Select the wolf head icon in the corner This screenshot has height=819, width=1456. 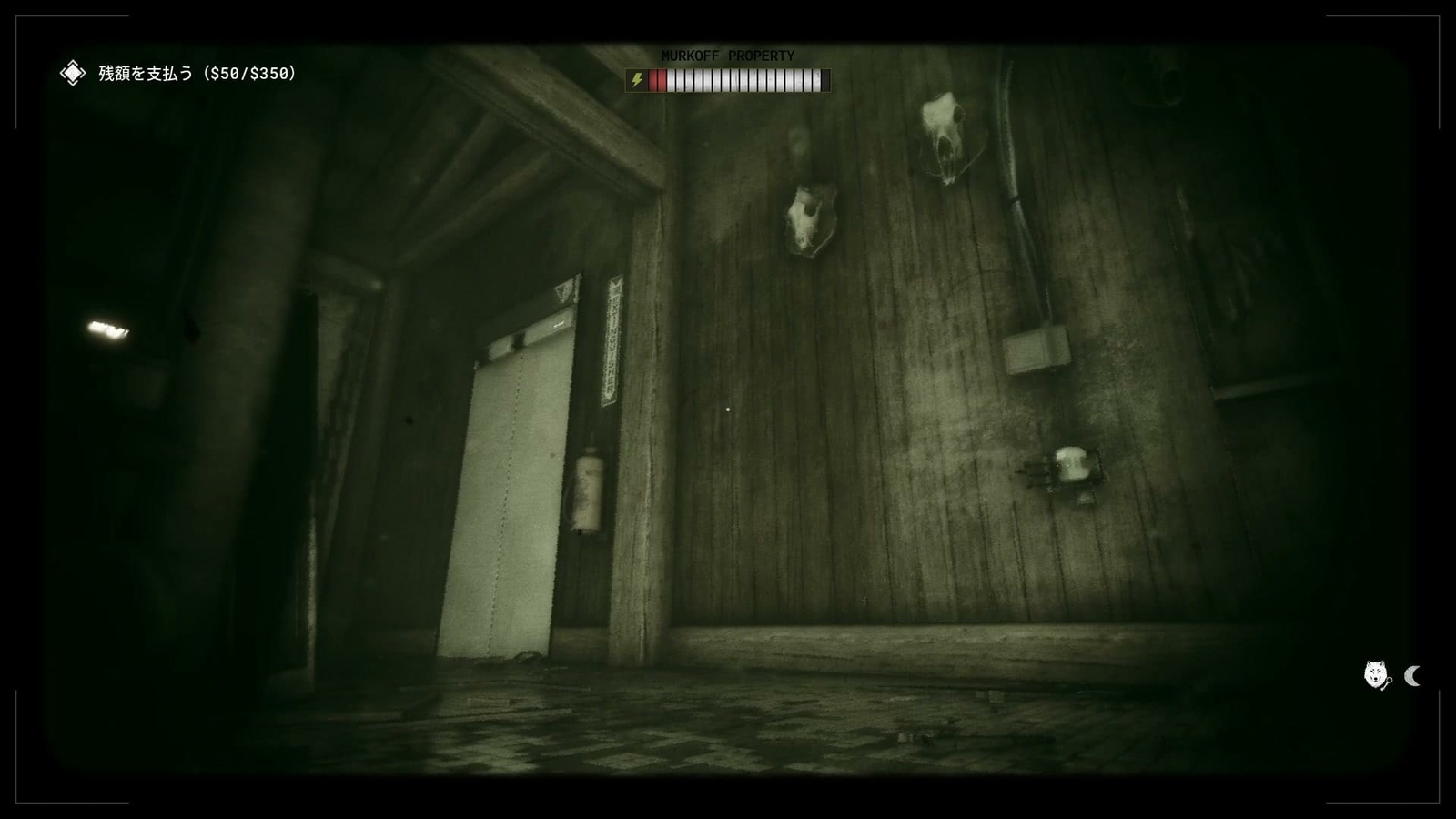(x=1374, y=674)
